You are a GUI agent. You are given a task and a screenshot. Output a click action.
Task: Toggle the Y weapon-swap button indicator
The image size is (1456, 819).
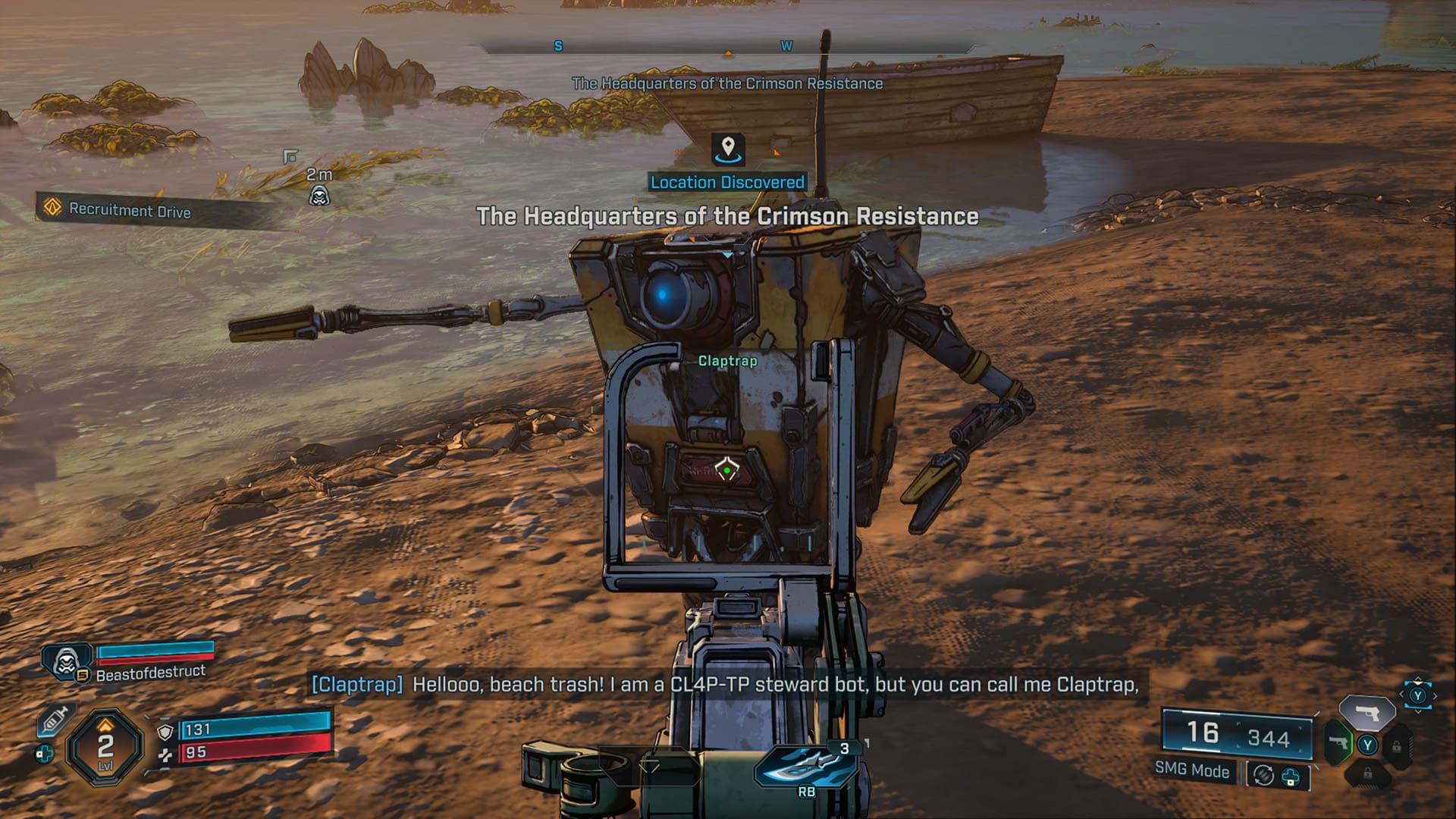(x=1367, y=745)
